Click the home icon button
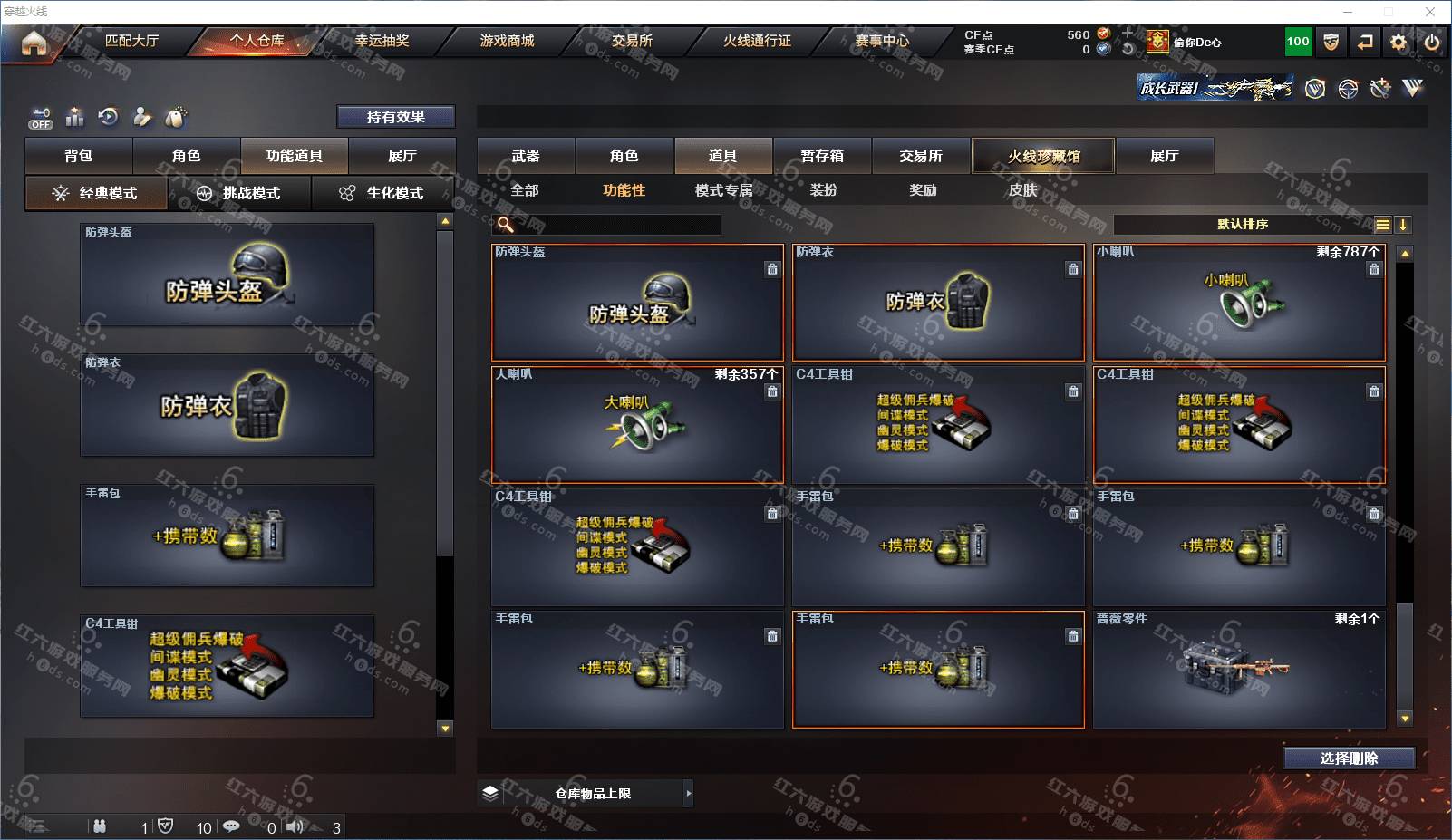 34,43
